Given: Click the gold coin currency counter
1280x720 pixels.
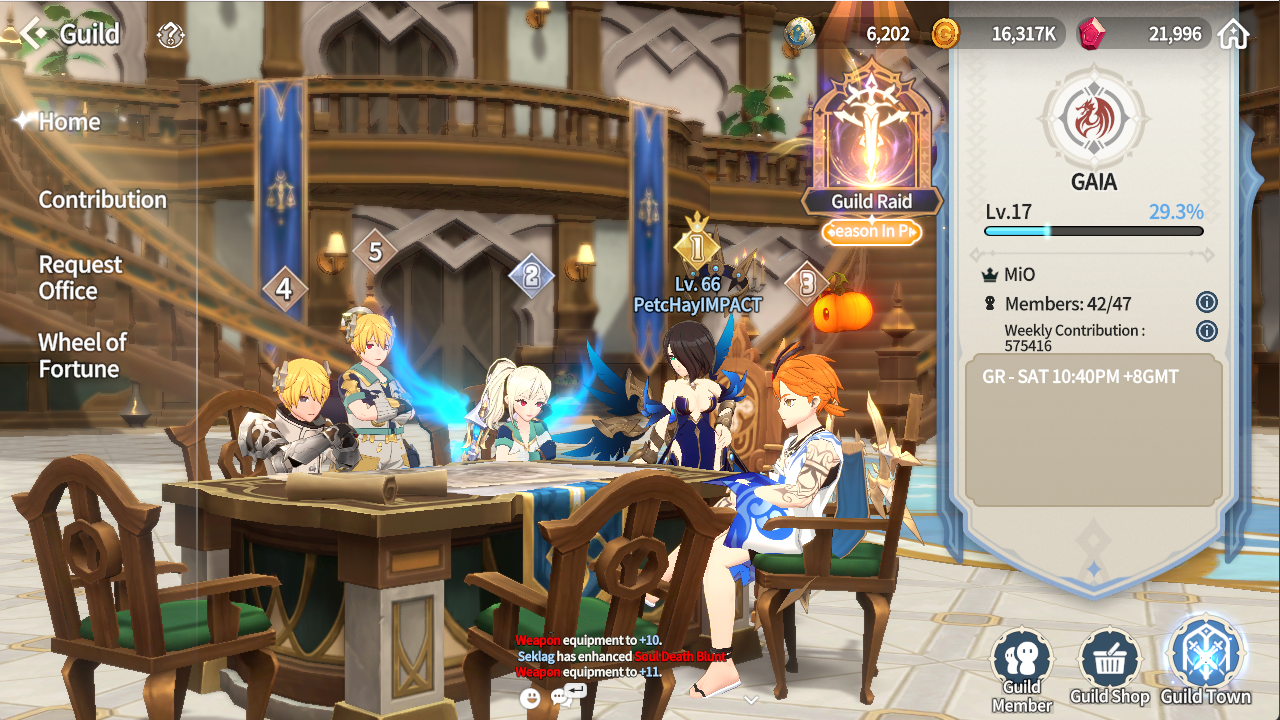Looking at the screenshot, I should coord(994,34).
